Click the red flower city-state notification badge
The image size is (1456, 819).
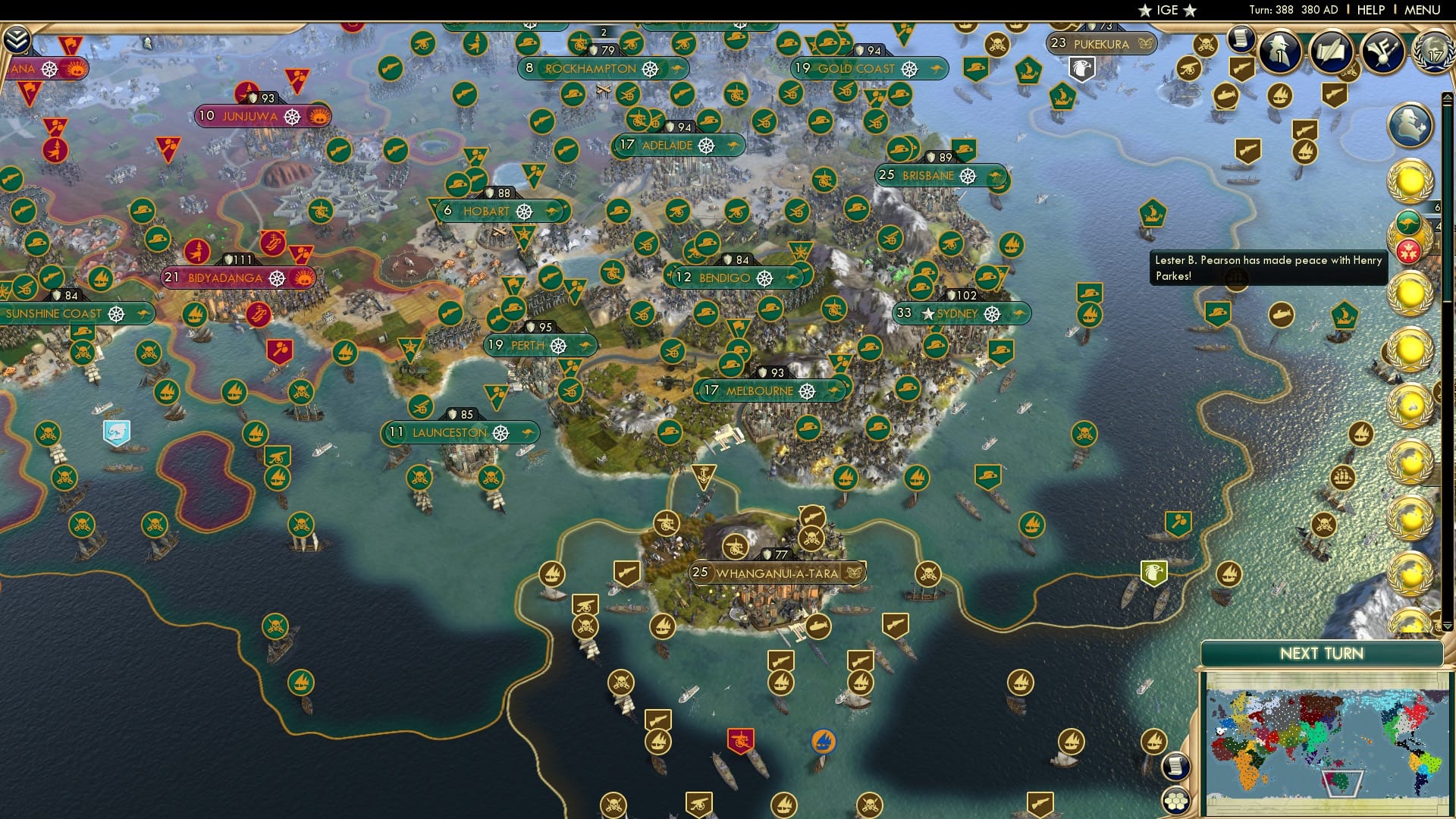1408,249
